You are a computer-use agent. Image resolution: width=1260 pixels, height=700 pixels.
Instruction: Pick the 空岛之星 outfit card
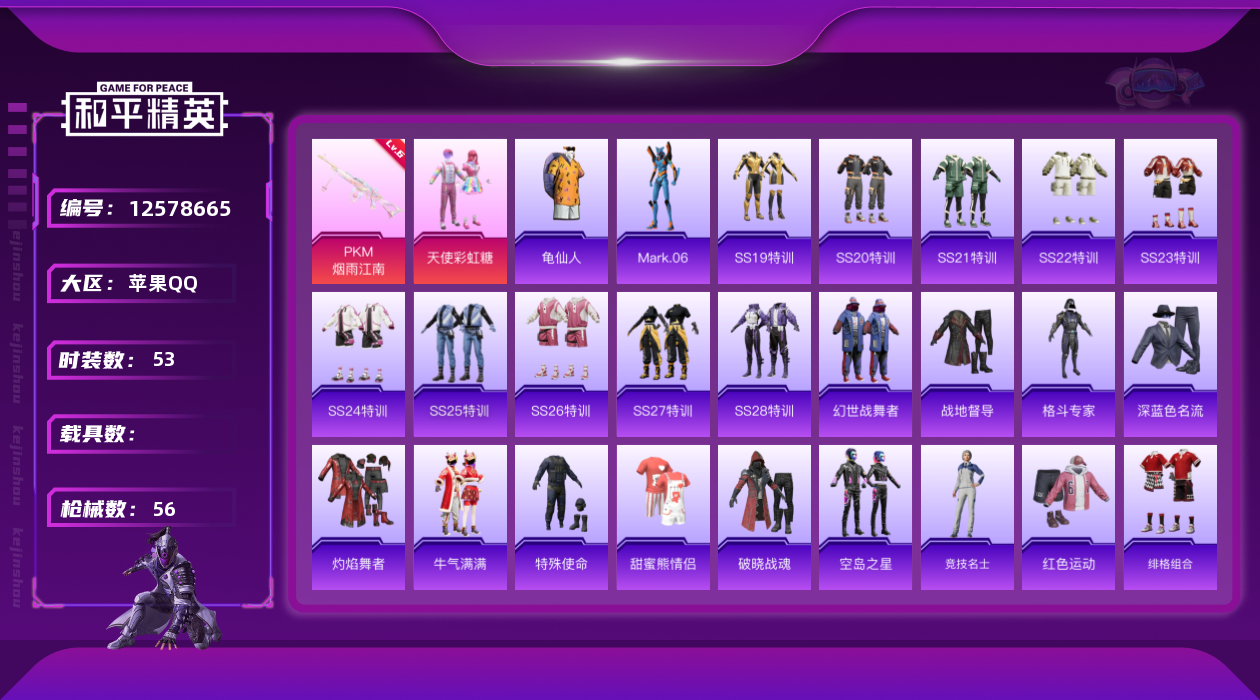(x=865, y=517)
